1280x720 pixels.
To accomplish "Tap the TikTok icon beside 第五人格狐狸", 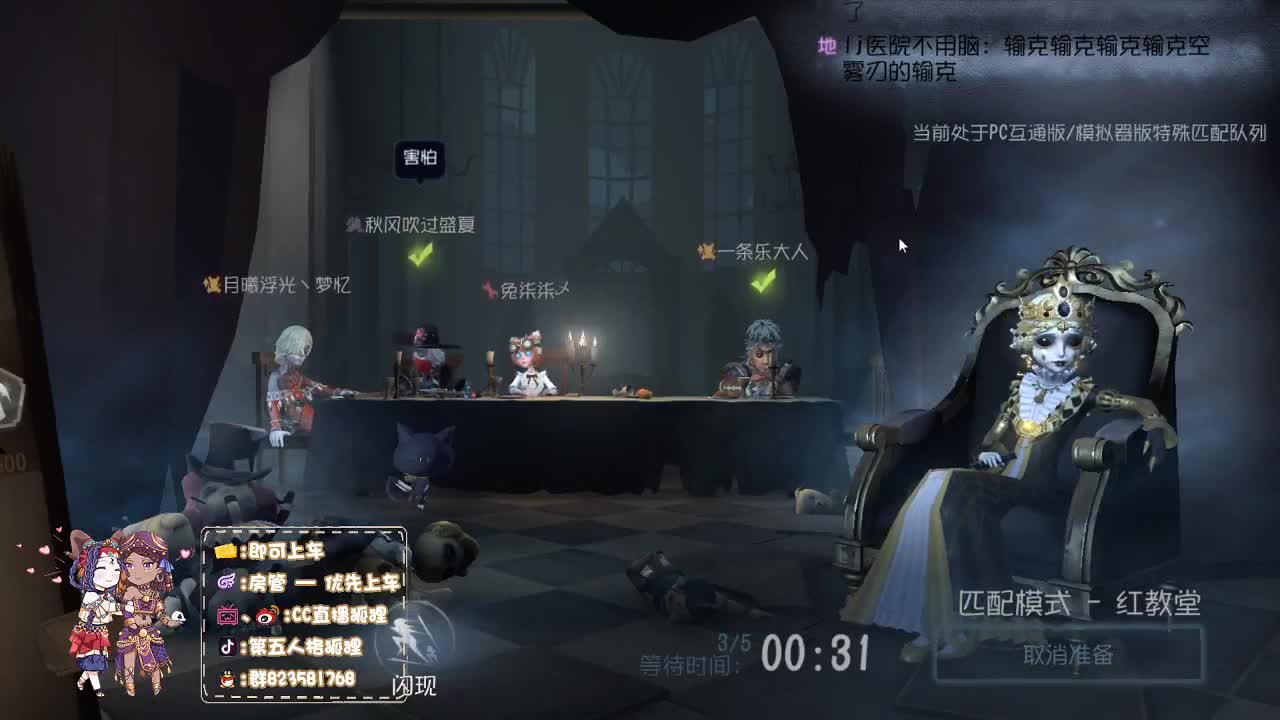I will 227,647.
